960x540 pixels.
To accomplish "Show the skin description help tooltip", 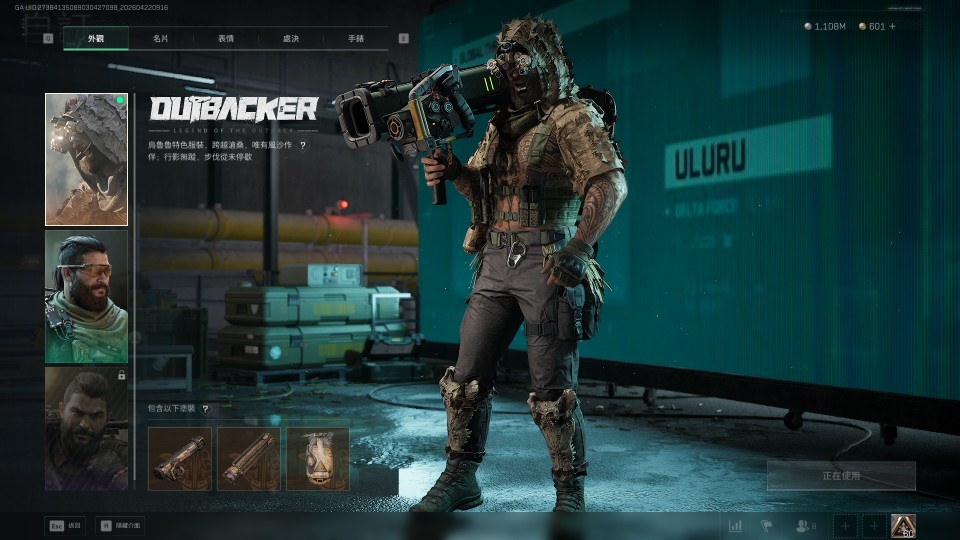I will [x=303, y=145].
